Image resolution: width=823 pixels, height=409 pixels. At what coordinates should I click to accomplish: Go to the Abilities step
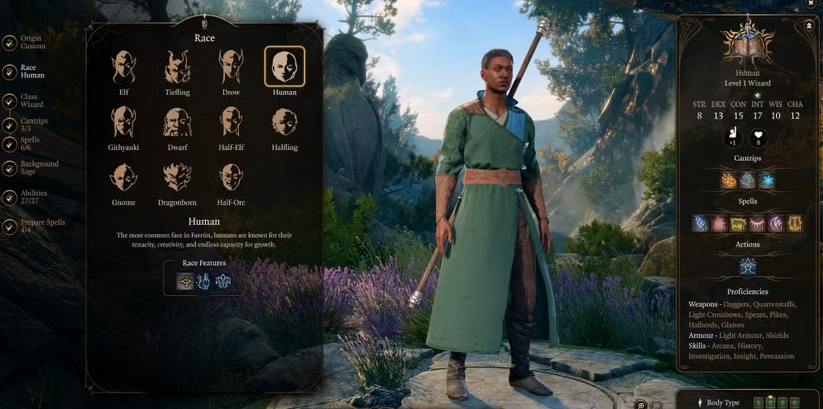click(x=34, y=197)
